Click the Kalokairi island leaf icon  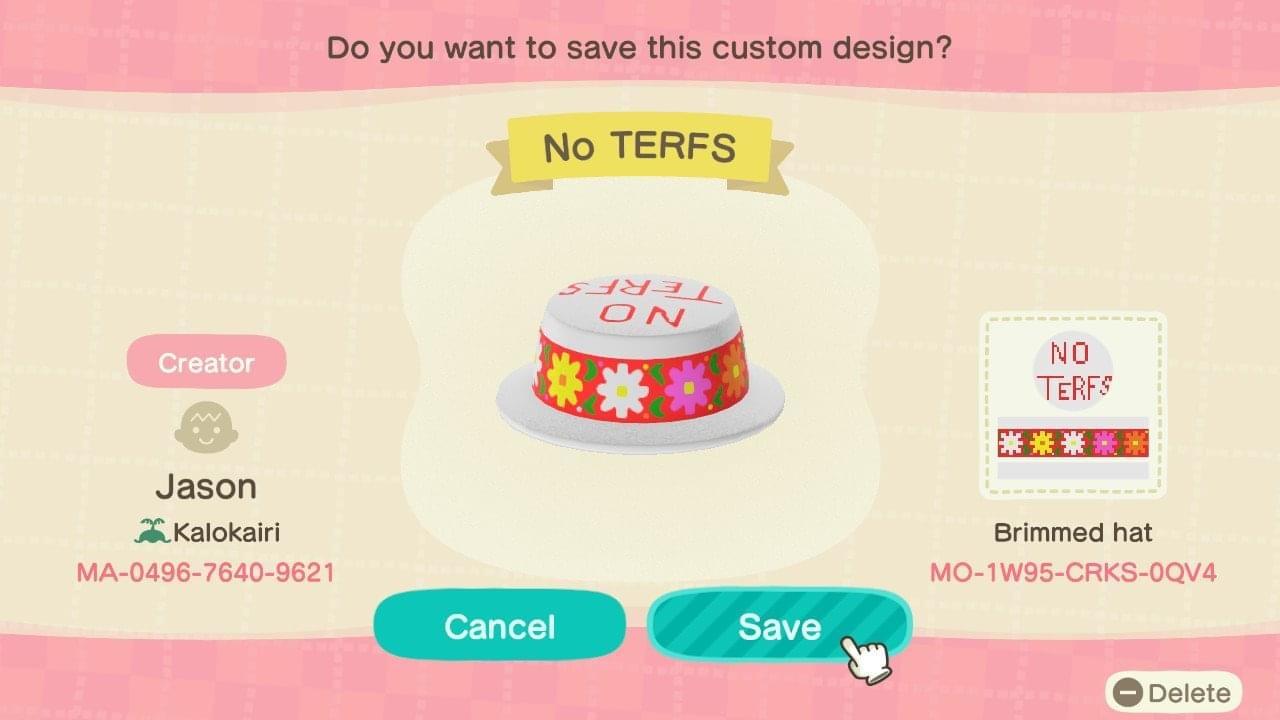tap(148, 531)
